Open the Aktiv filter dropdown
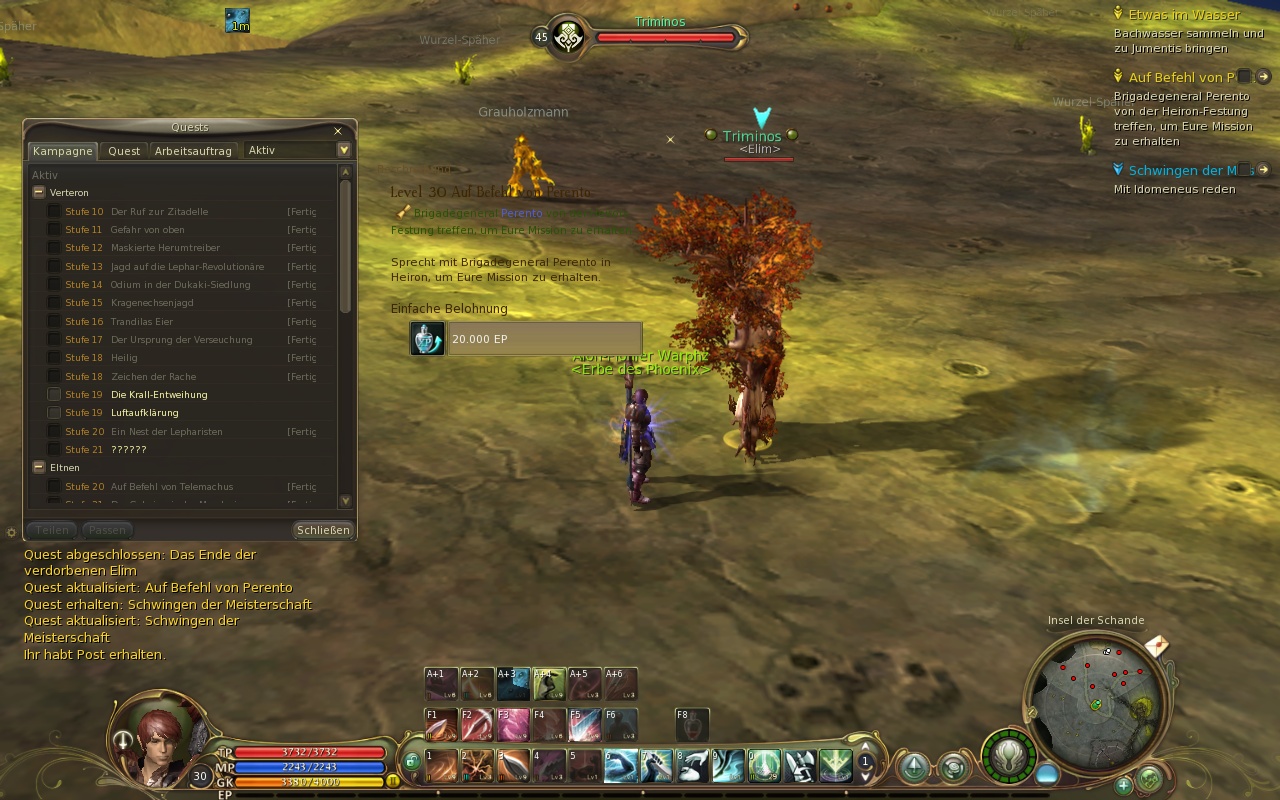The width and height of the screenshot is (1280, 800). click(344, 150)
